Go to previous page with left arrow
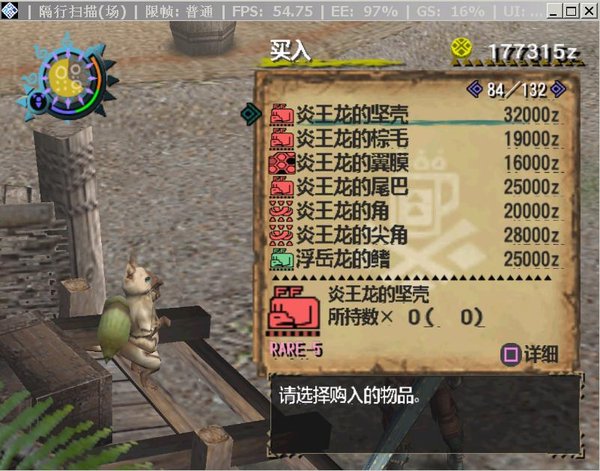 475,90
